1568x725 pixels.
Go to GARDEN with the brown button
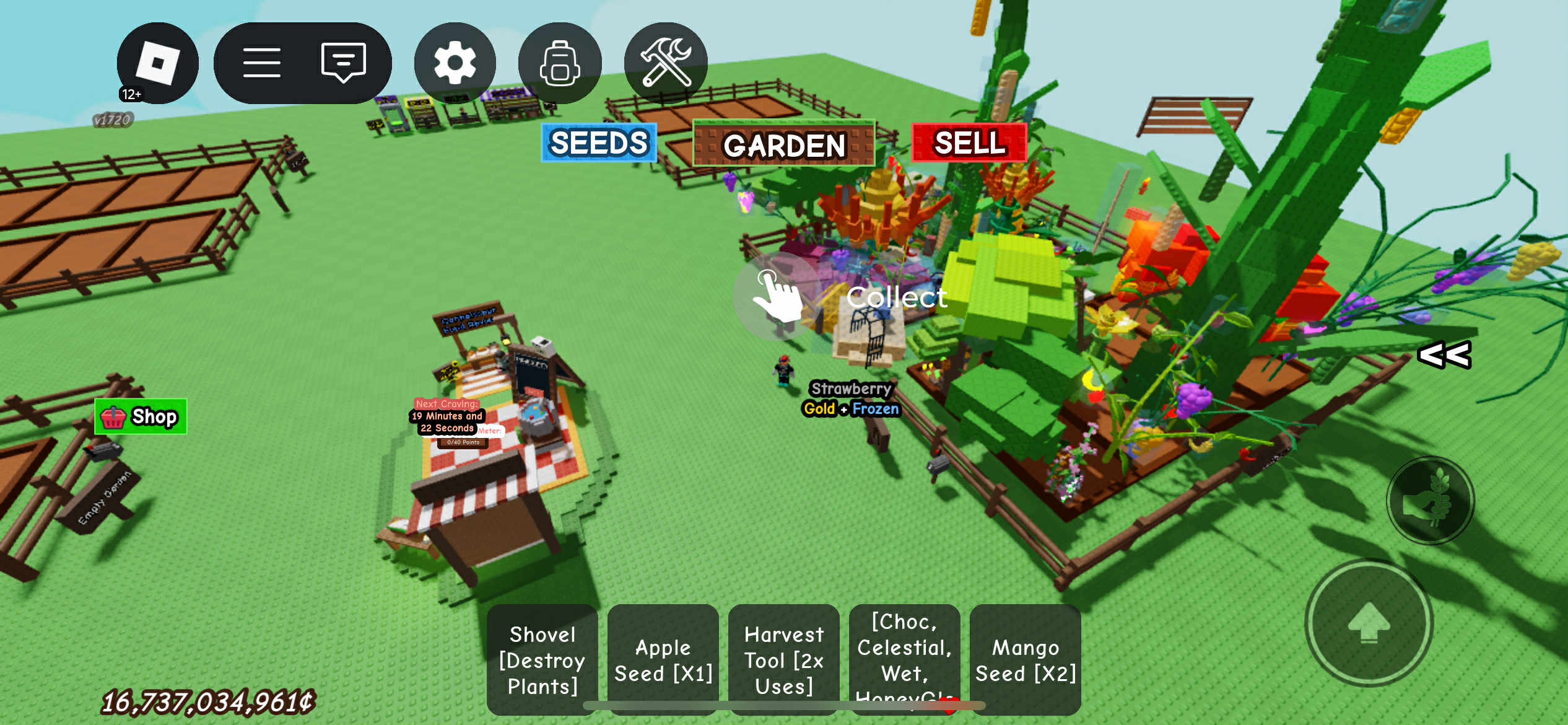pos(783,144)
